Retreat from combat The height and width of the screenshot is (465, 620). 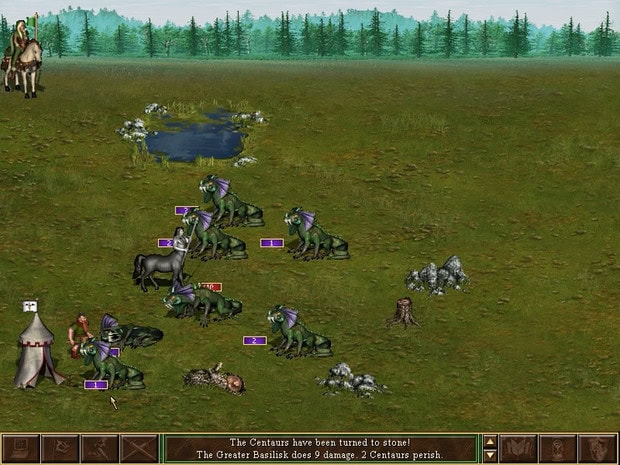click(99, 448)
